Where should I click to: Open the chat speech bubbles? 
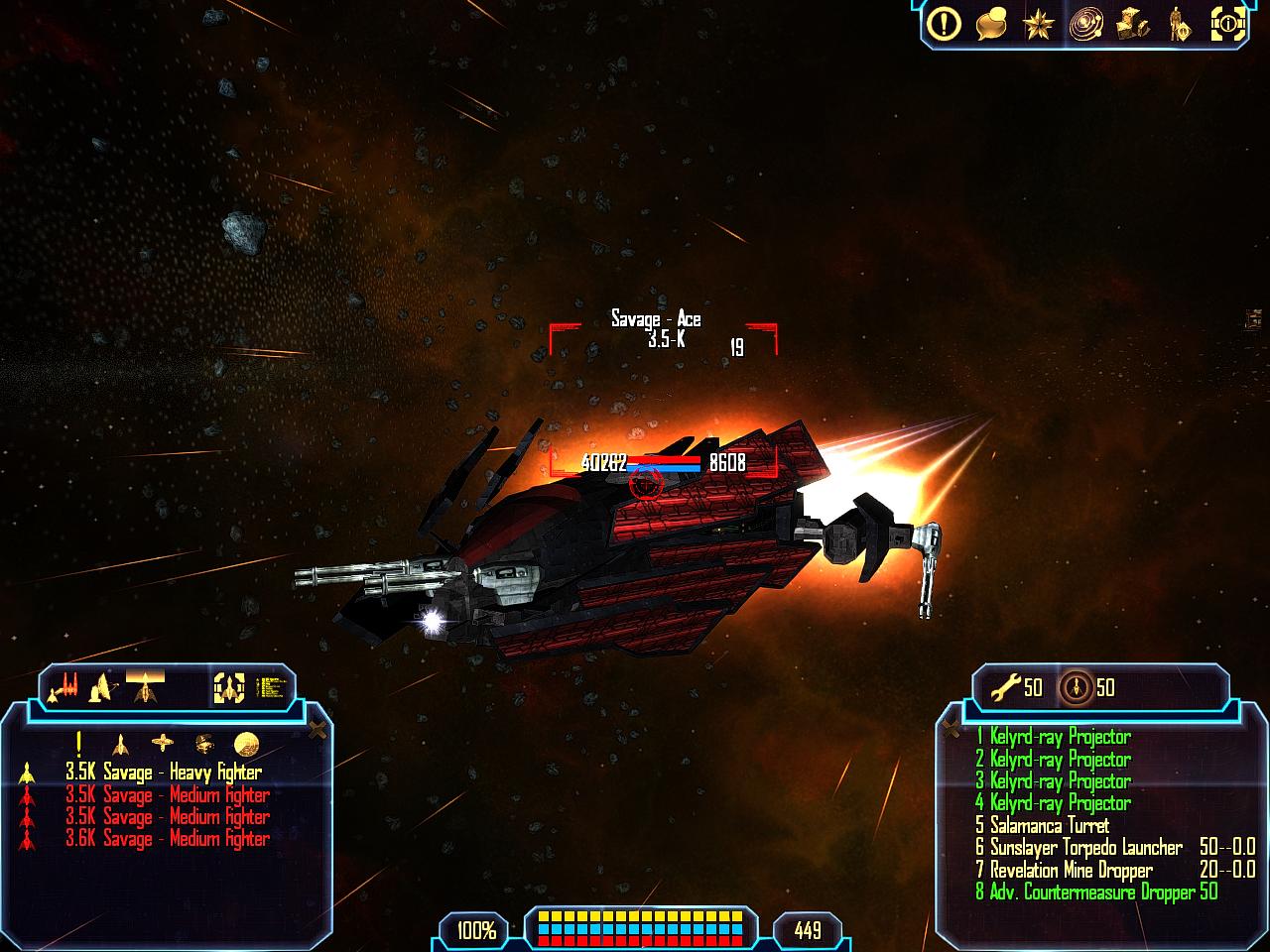pos(991,24)
